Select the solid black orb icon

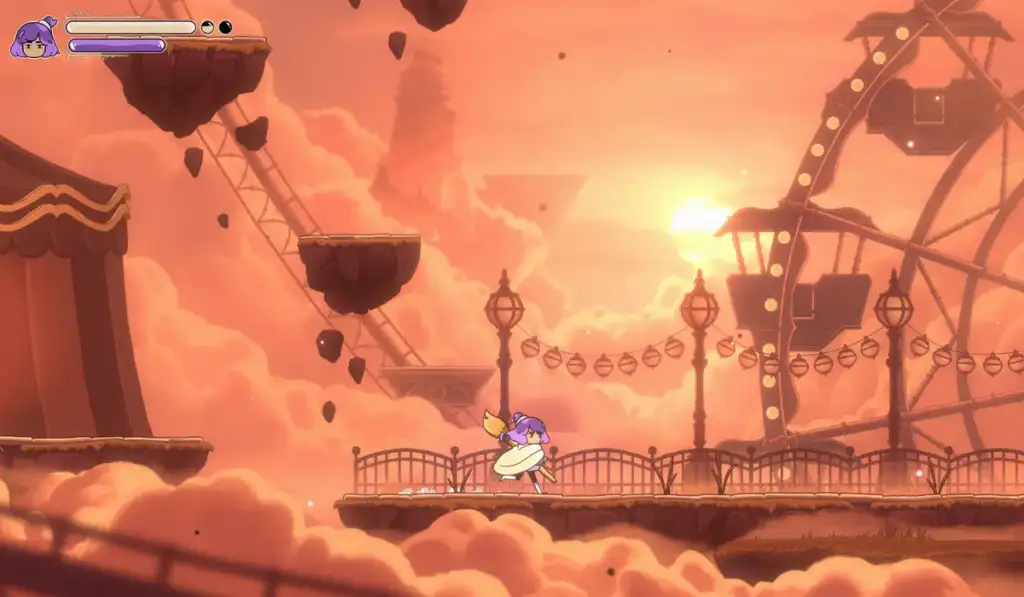pos(225,27)
